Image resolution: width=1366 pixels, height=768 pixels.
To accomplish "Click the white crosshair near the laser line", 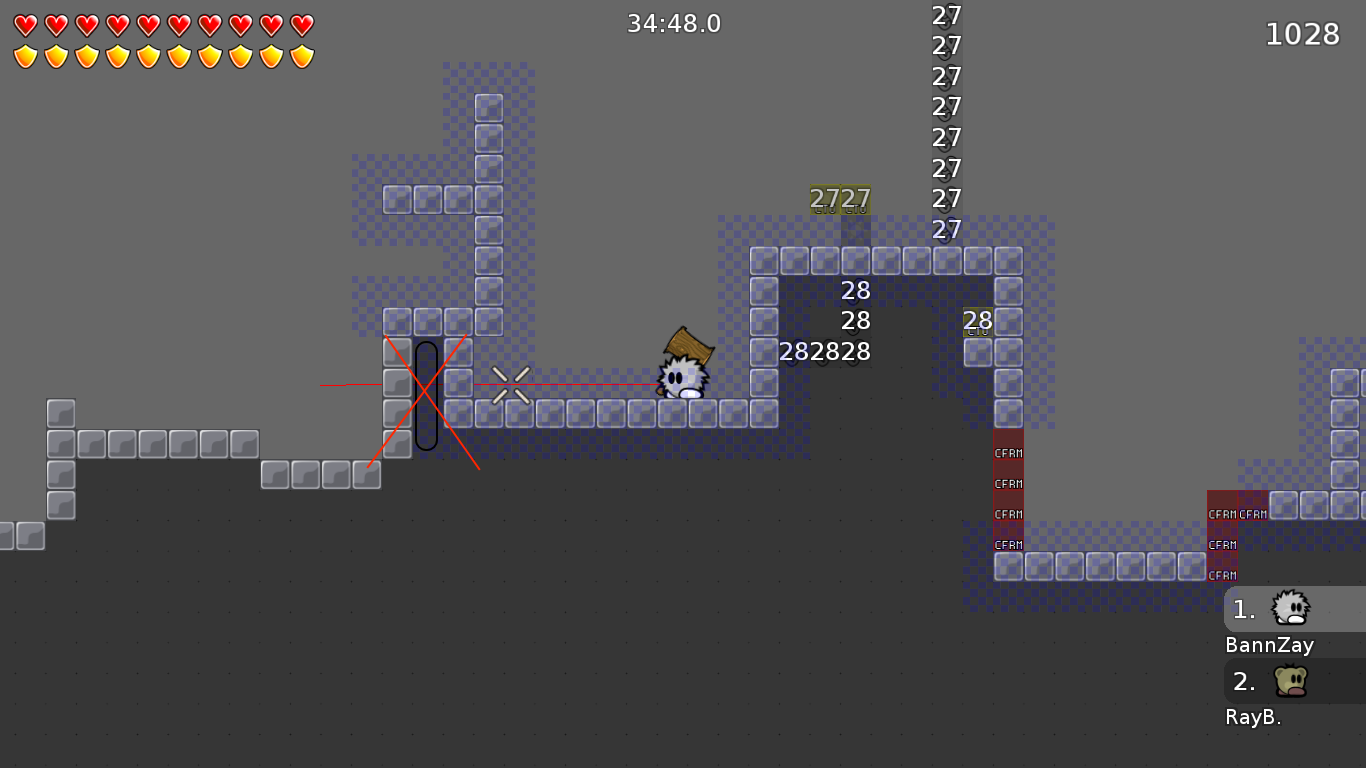I will [512, 385].
